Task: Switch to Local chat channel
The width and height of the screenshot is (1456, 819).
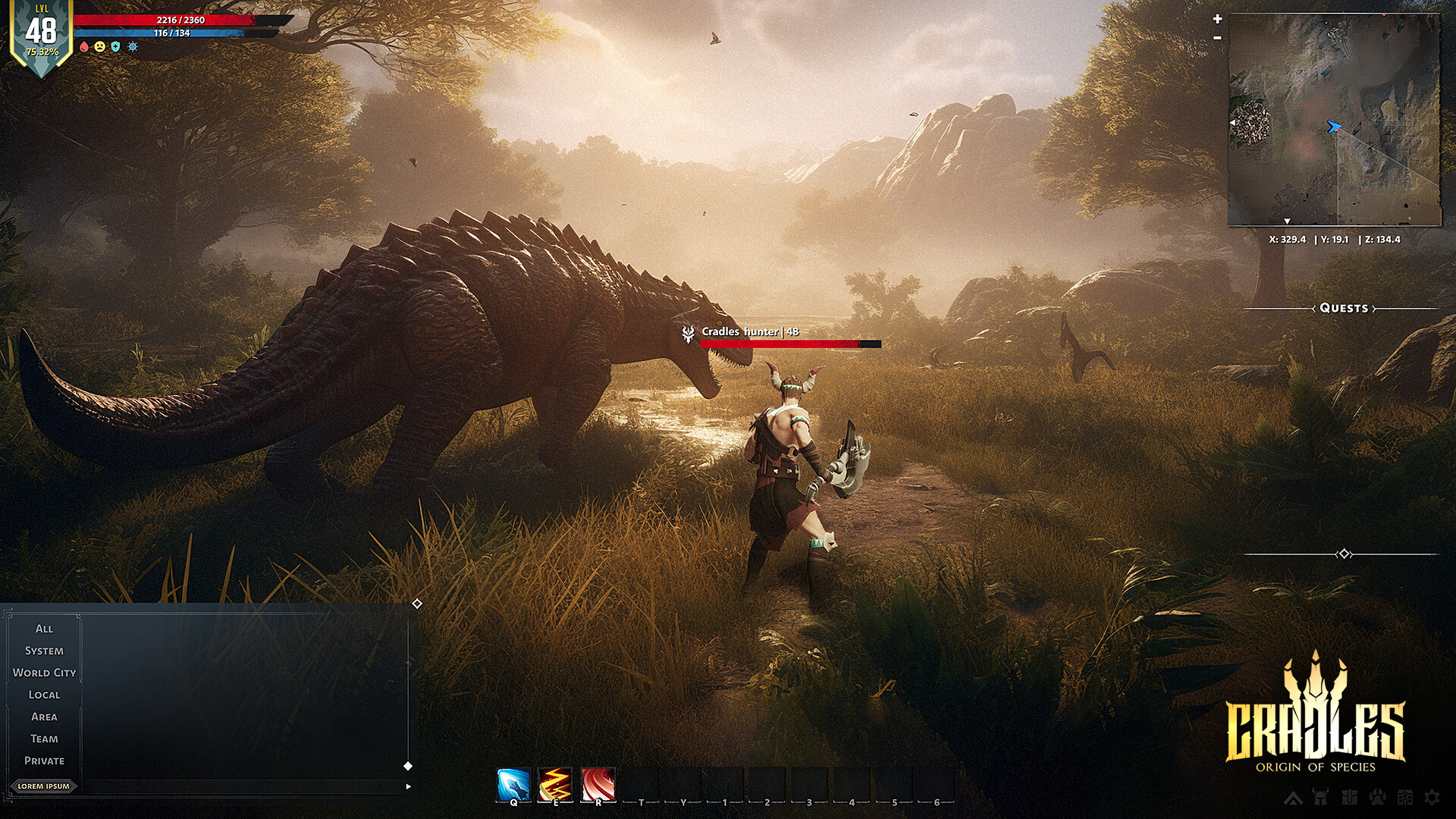Action: (44, 695)
